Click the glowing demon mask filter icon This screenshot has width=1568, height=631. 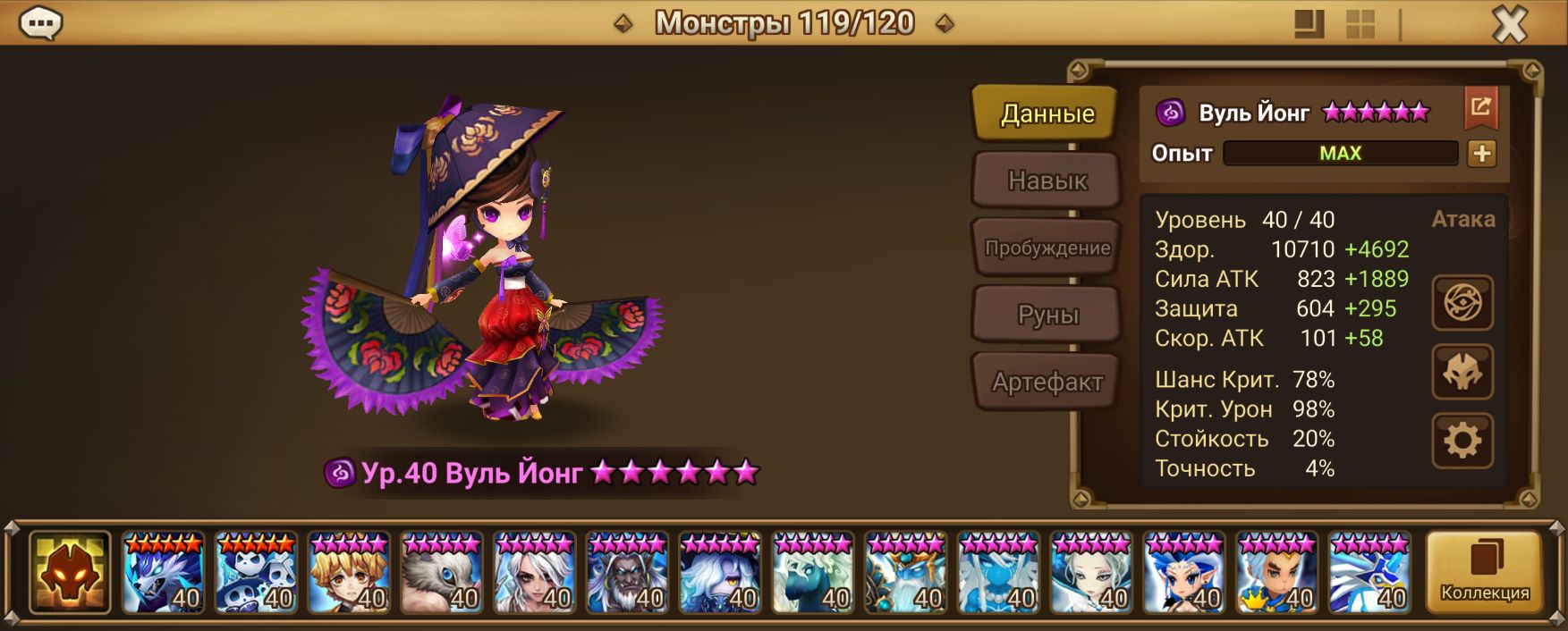[70, 572]
